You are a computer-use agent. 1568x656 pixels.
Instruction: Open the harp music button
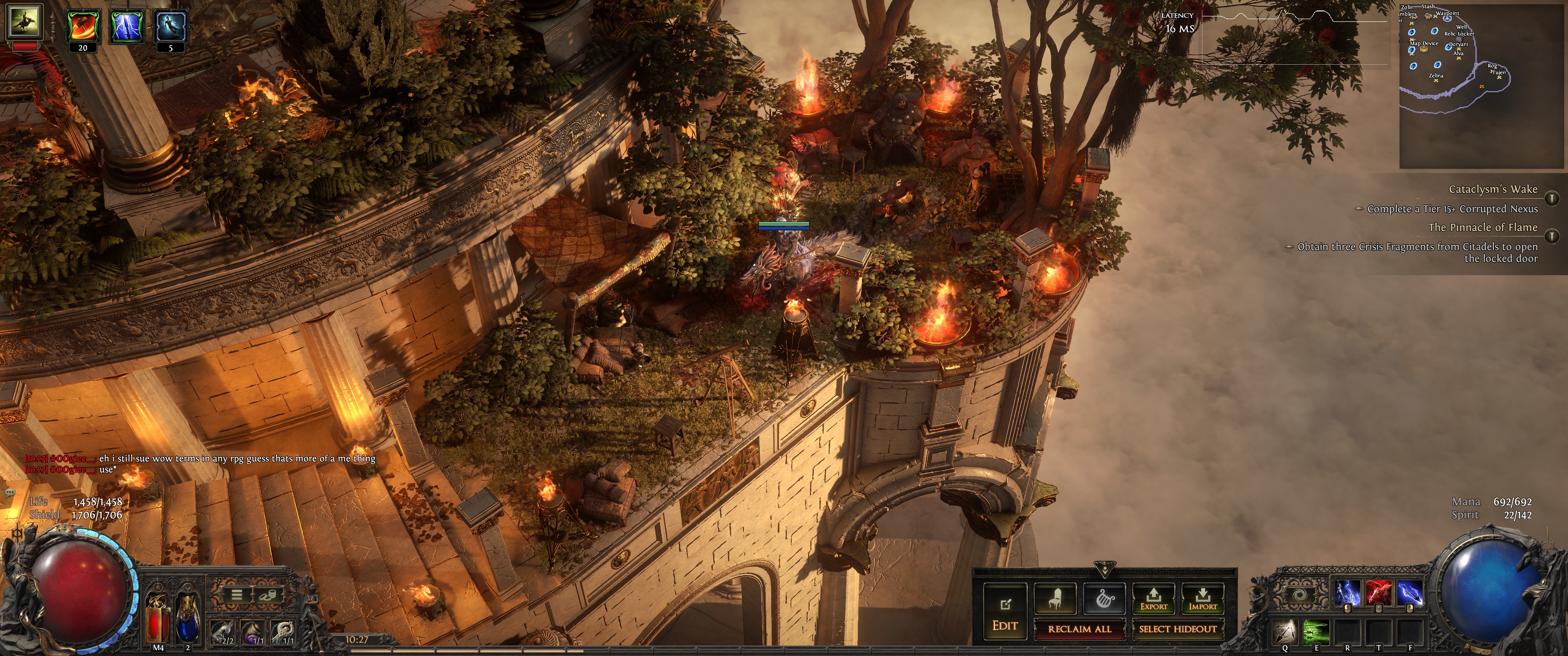click(x=1104, y=599)
